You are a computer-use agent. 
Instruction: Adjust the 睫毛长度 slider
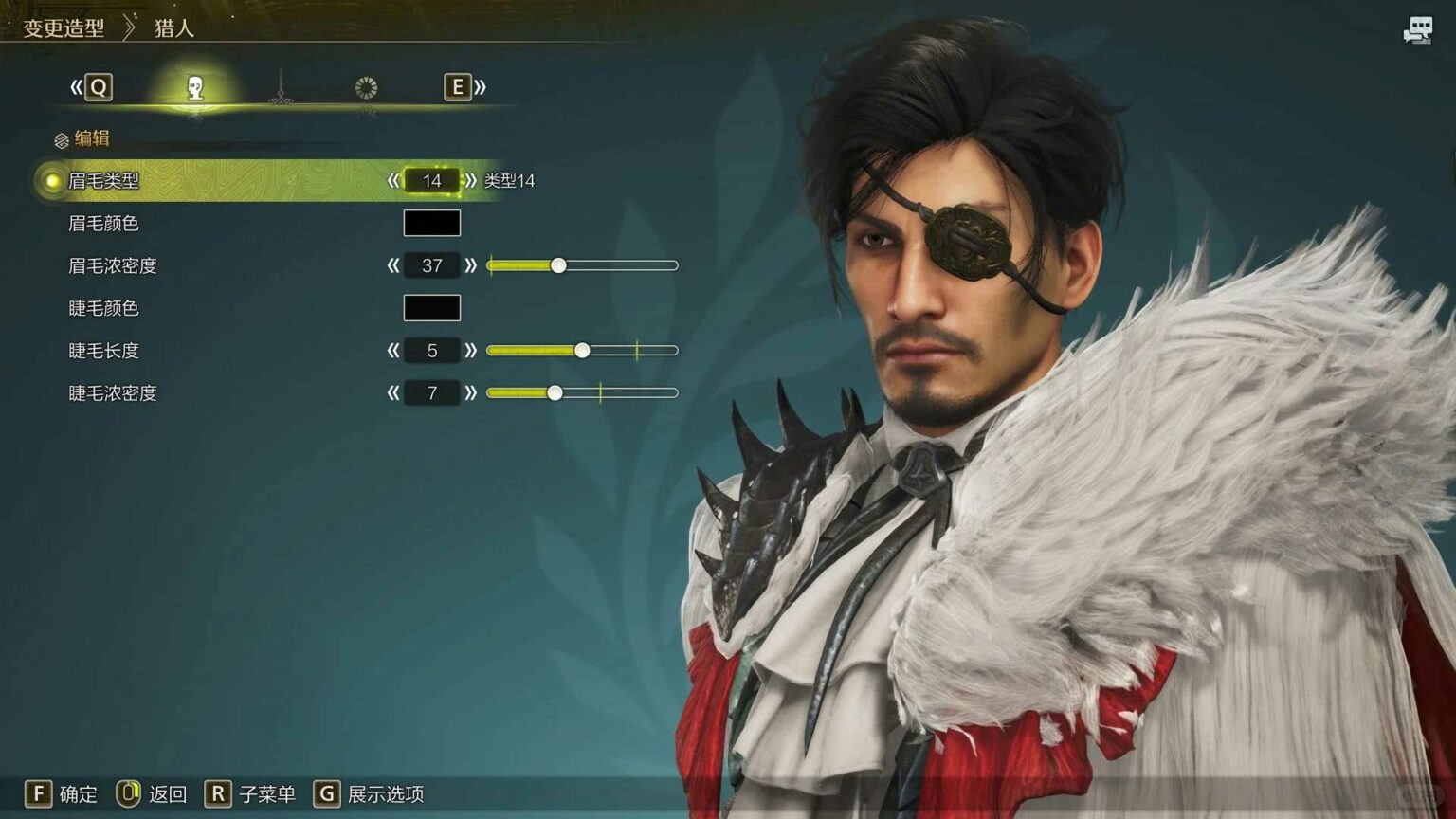coord(582,351)
